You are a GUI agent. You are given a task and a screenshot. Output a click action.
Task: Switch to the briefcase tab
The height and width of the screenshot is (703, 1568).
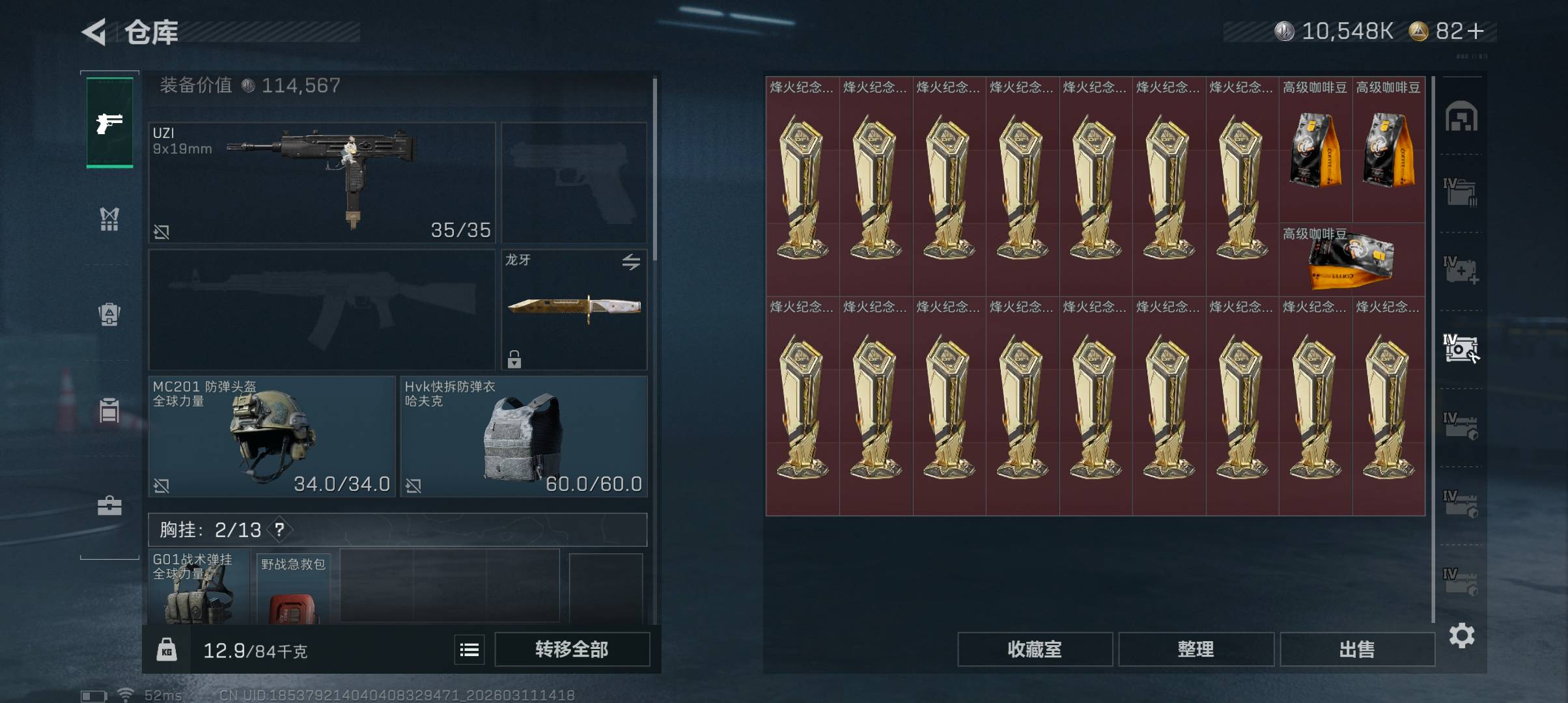[109, 506]
